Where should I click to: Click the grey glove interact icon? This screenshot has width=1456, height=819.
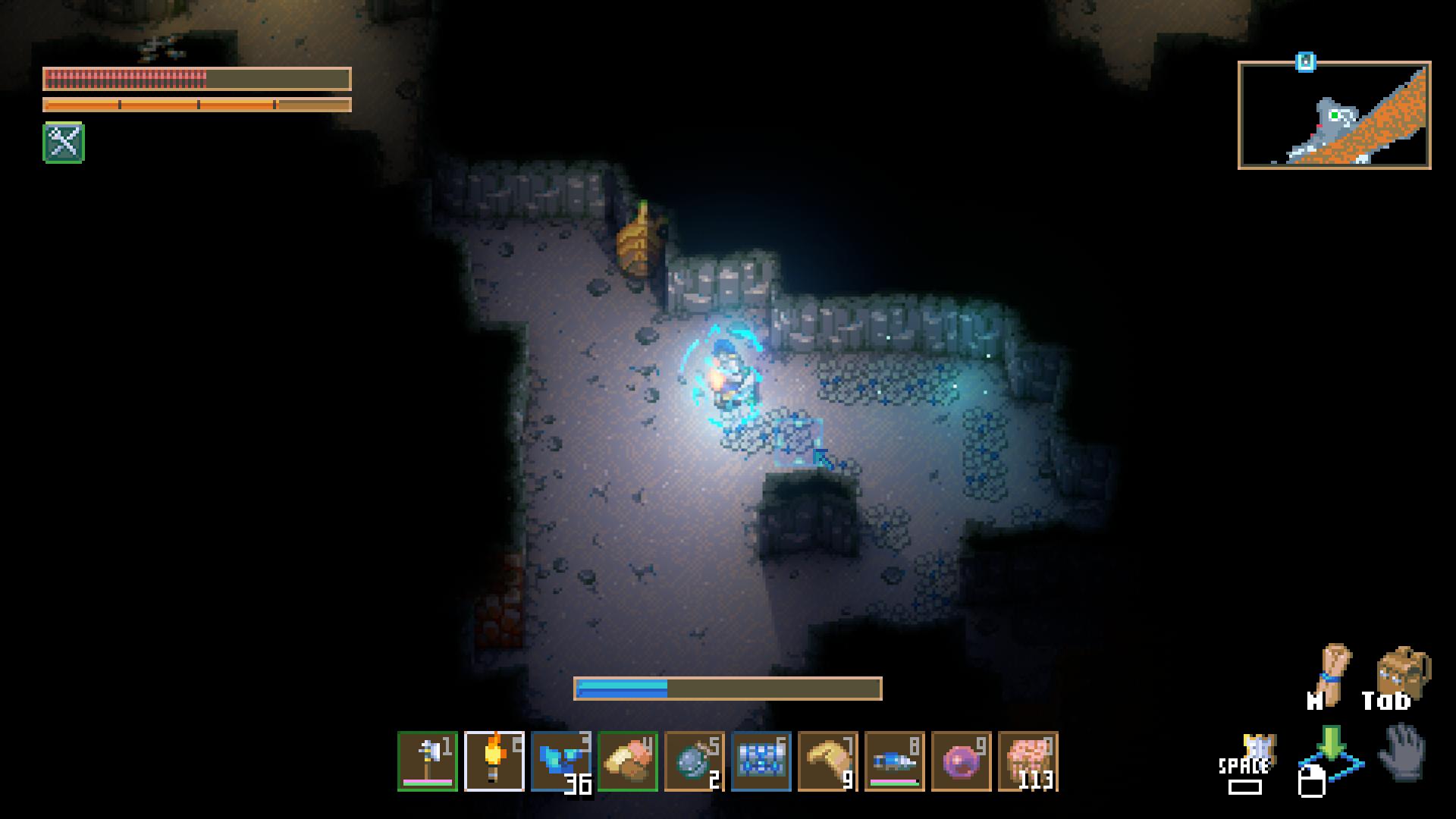[x=1403, y=752]
